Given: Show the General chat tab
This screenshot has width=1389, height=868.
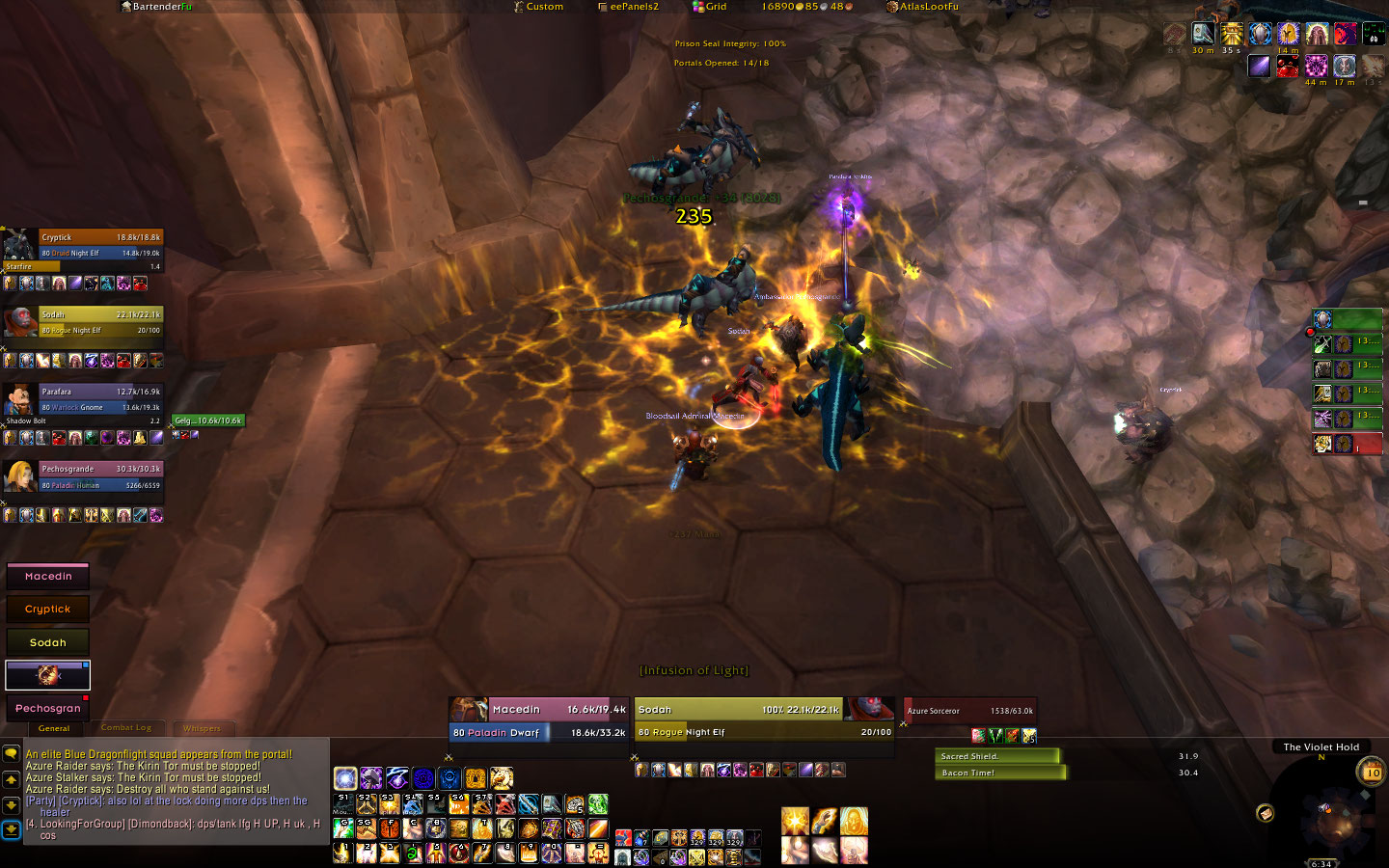Looking at the screenshot, I should pos(54,728).
